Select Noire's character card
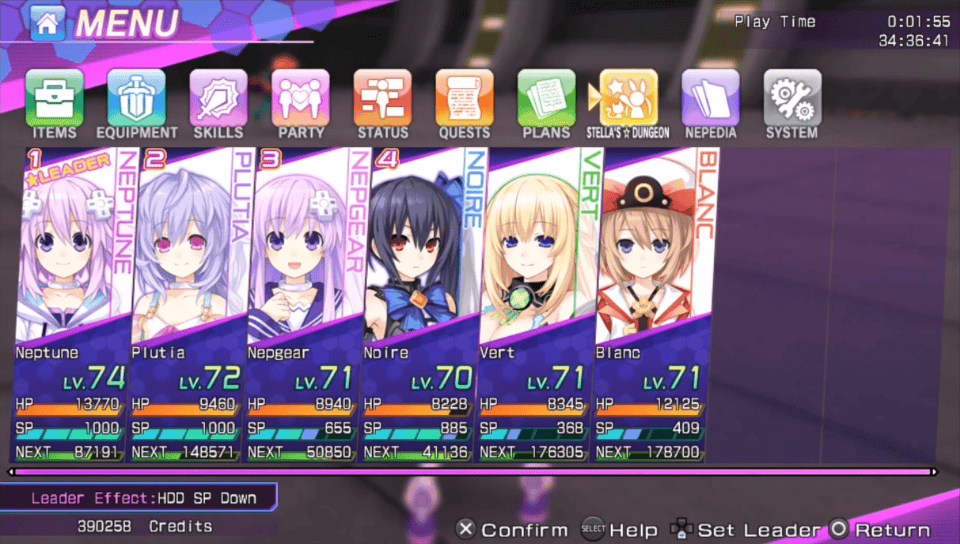 point(420,300)
